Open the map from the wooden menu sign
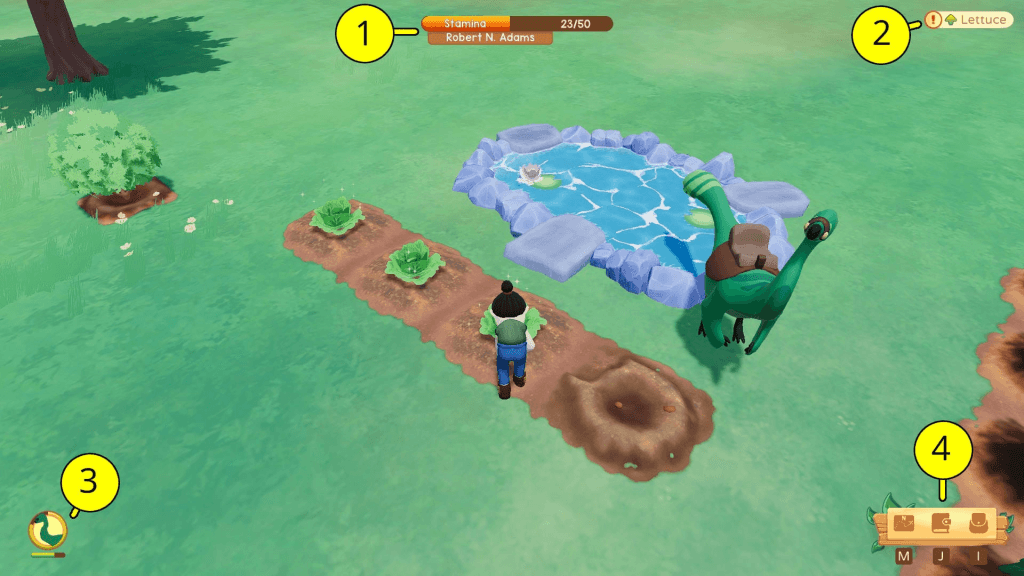This screenshot has height=576, width=1024. point(904,523)
